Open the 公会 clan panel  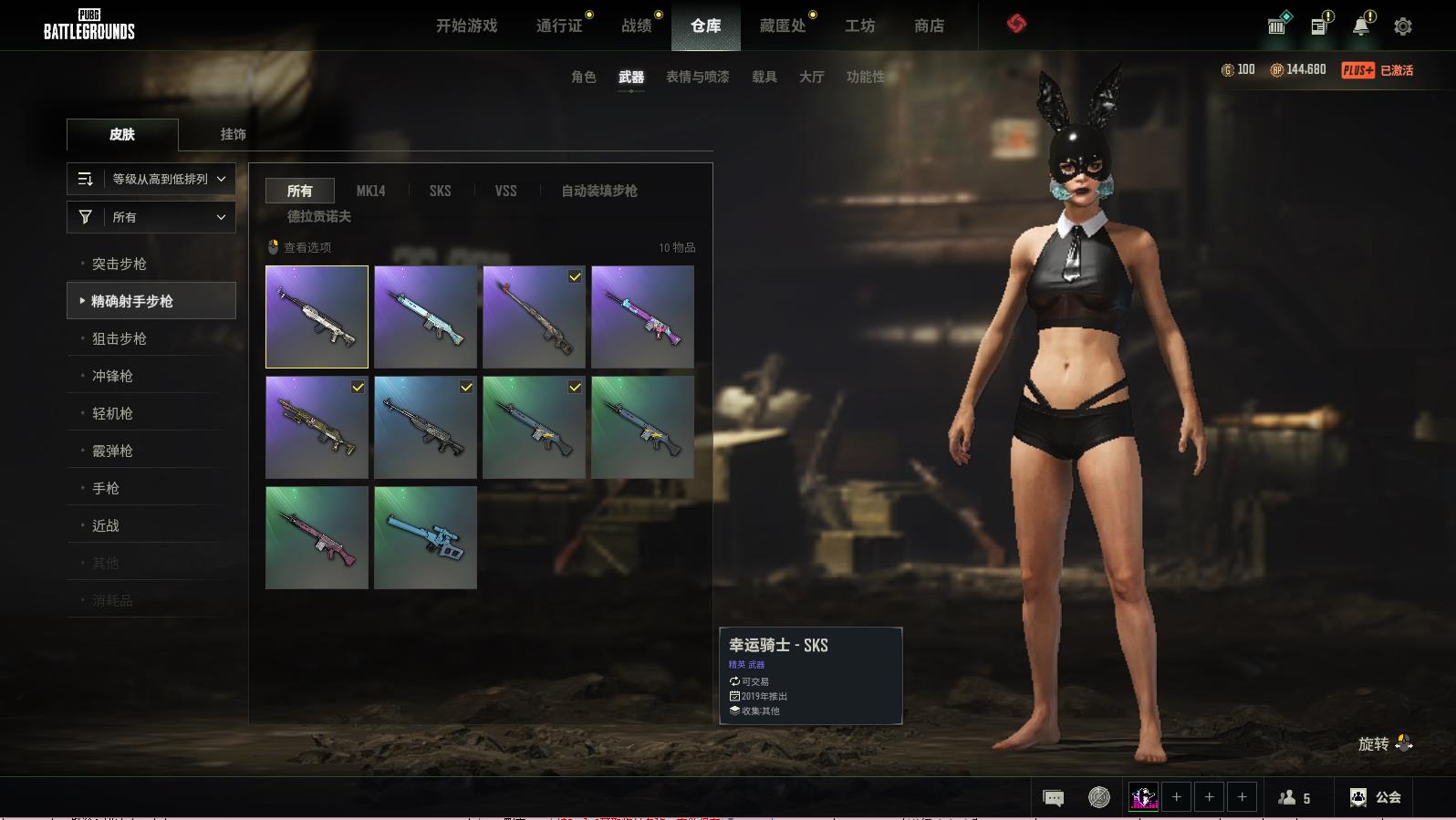[1377, 797]
